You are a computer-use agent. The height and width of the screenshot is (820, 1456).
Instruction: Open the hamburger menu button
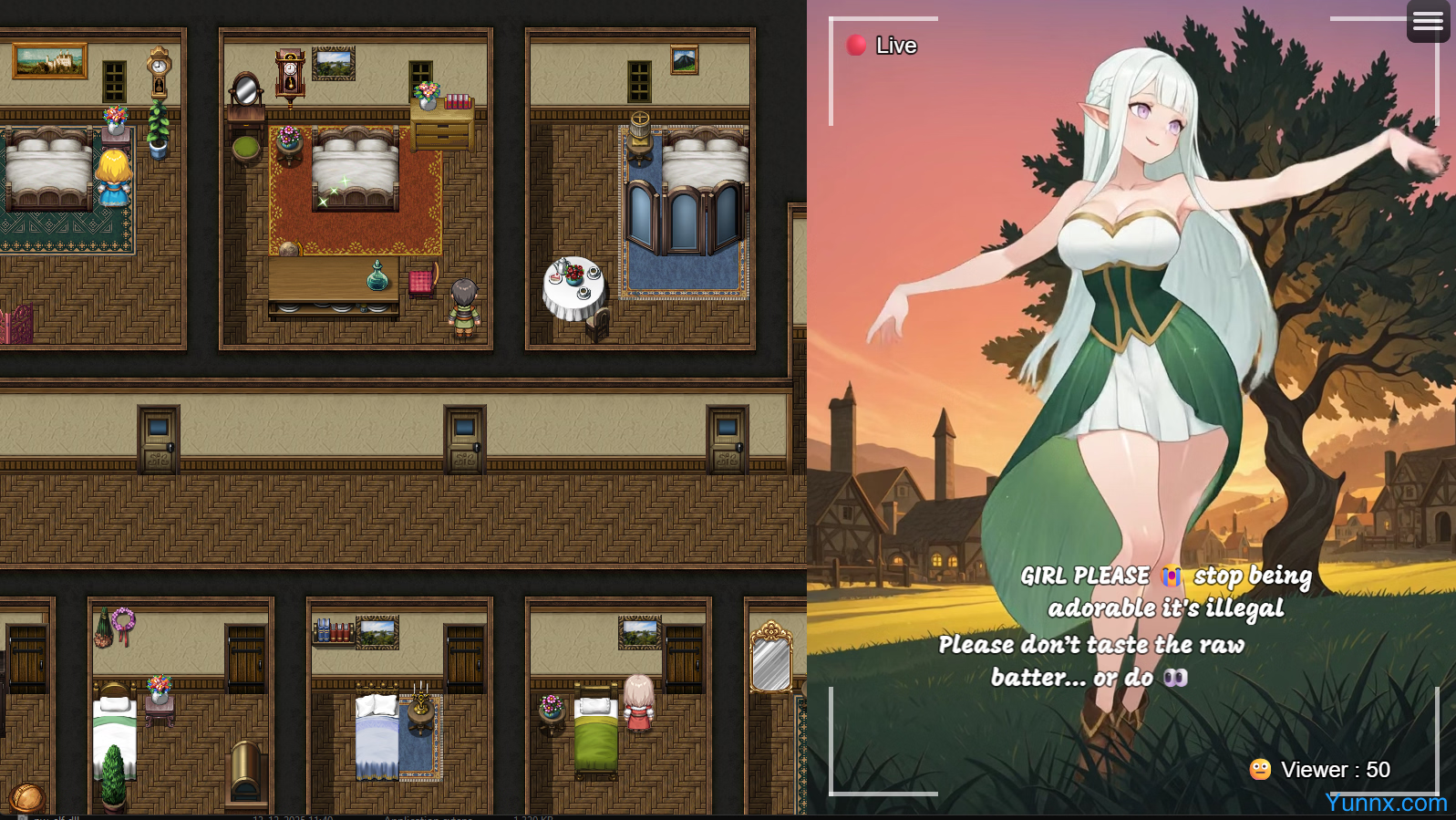(1428, 21)
